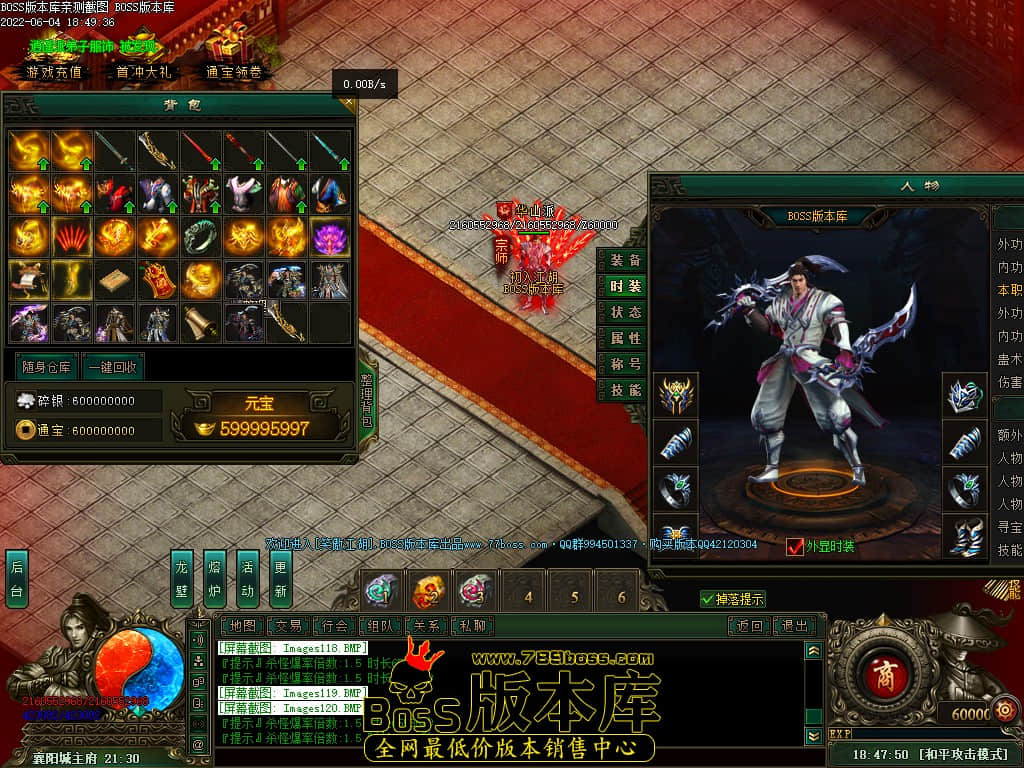This screenshot has width=1024, height=768.
Task: Claim the 首冲大礼 first-recharge gift
Action: coord(144,72)
